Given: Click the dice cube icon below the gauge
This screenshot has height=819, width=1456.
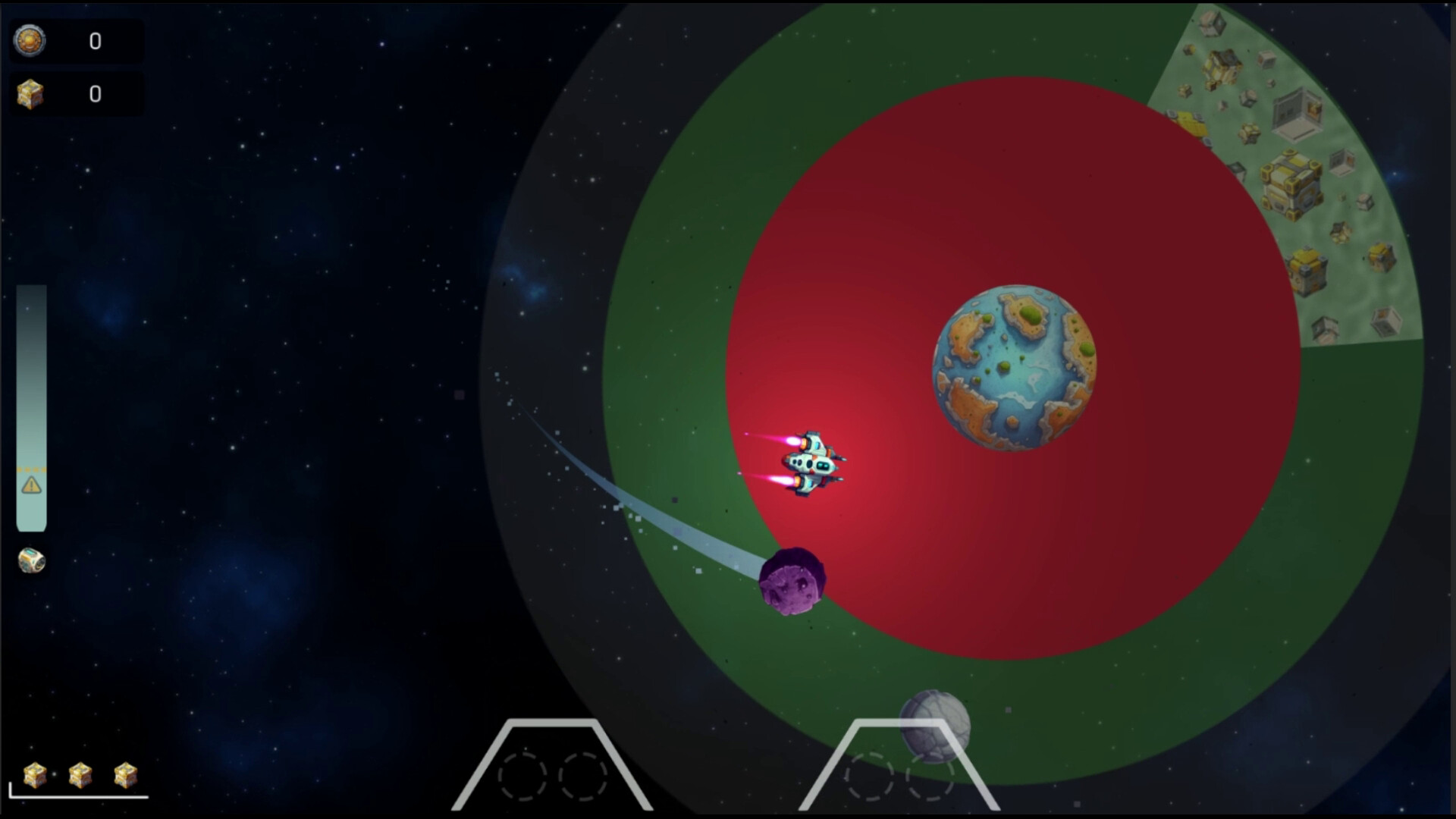Looking at the screenshot, I should coord(31,561).
